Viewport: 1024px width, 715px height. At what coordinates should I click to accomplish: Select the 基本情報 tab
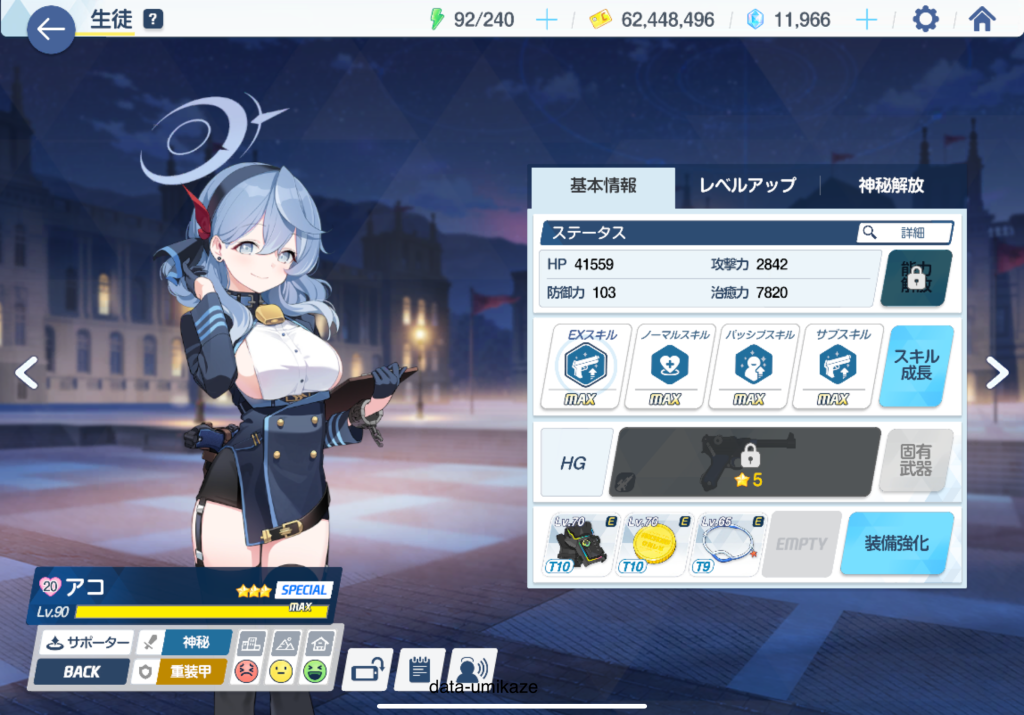[x=603, y=186]
